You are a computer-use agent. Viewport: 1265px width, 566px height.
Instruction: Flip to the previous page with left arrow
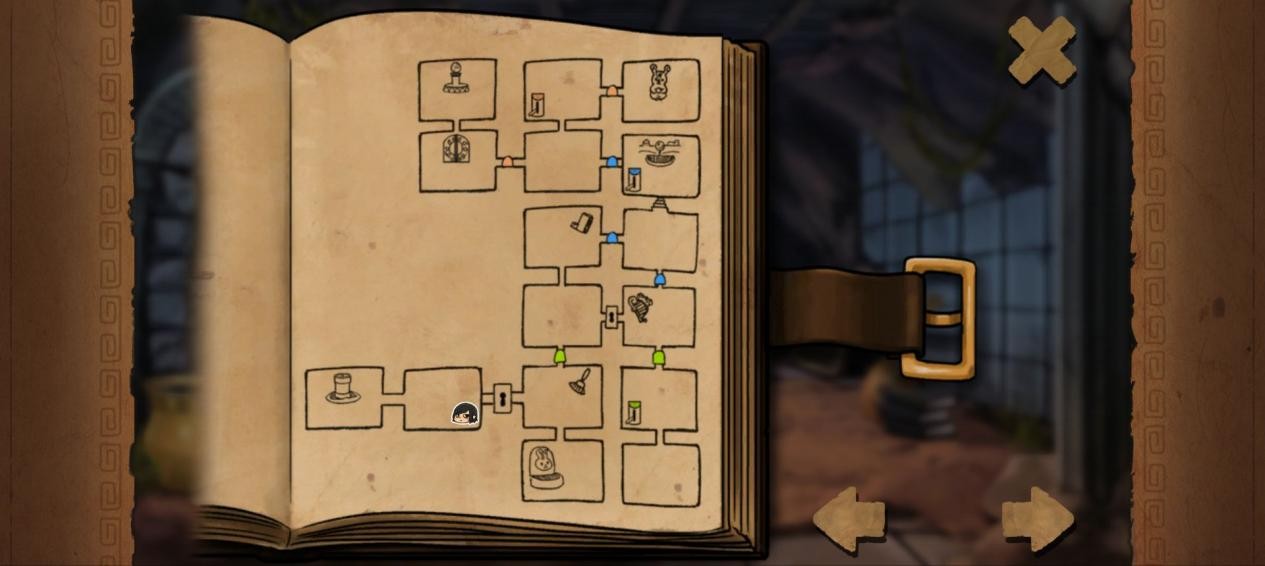click(x=849, y=519)
